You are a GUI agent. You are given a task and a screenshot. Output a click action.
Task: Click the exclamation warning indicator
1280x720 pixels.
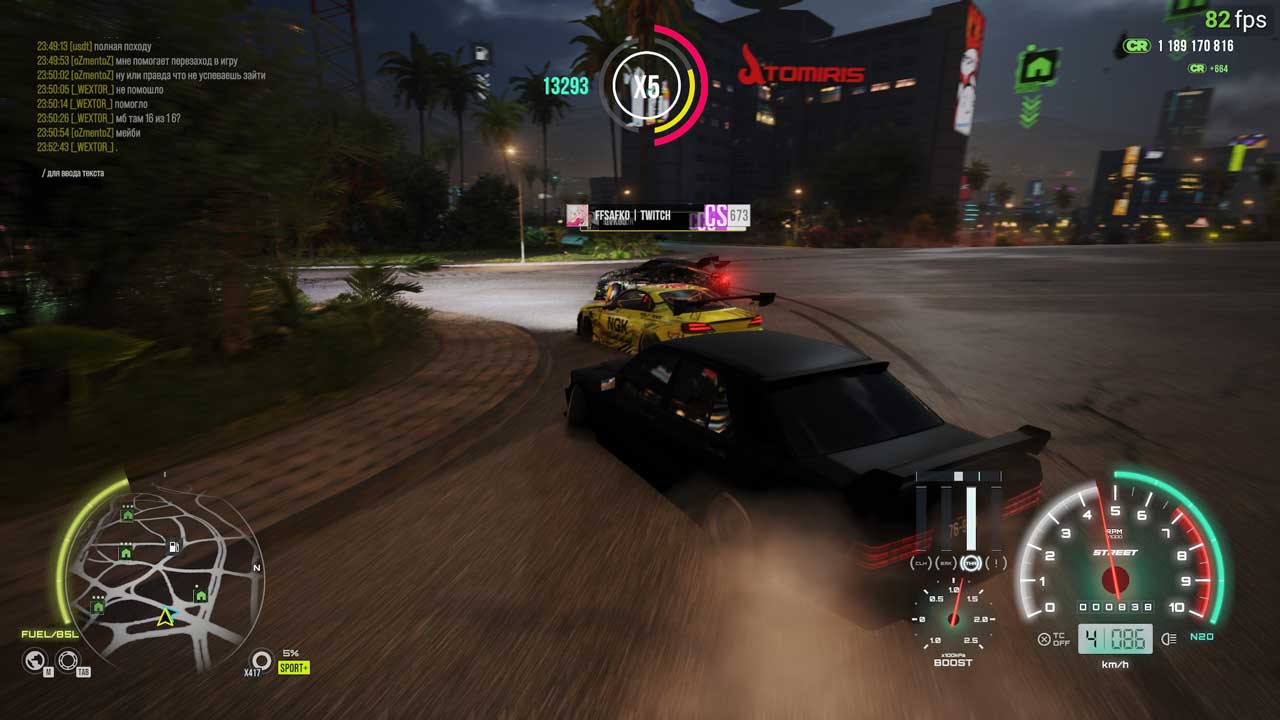pyautogui.click(x=995, y=564)
